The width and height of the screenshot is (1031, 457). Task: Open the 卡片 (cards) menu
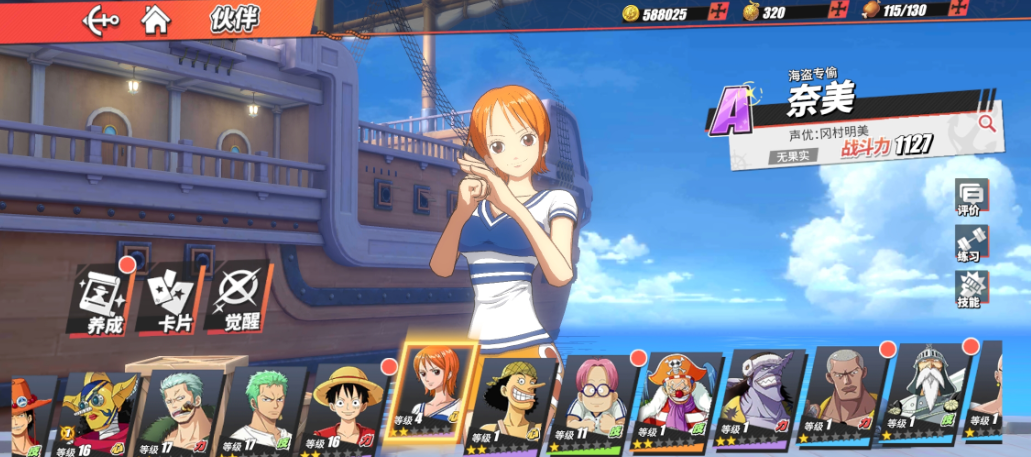pos(172,298)
